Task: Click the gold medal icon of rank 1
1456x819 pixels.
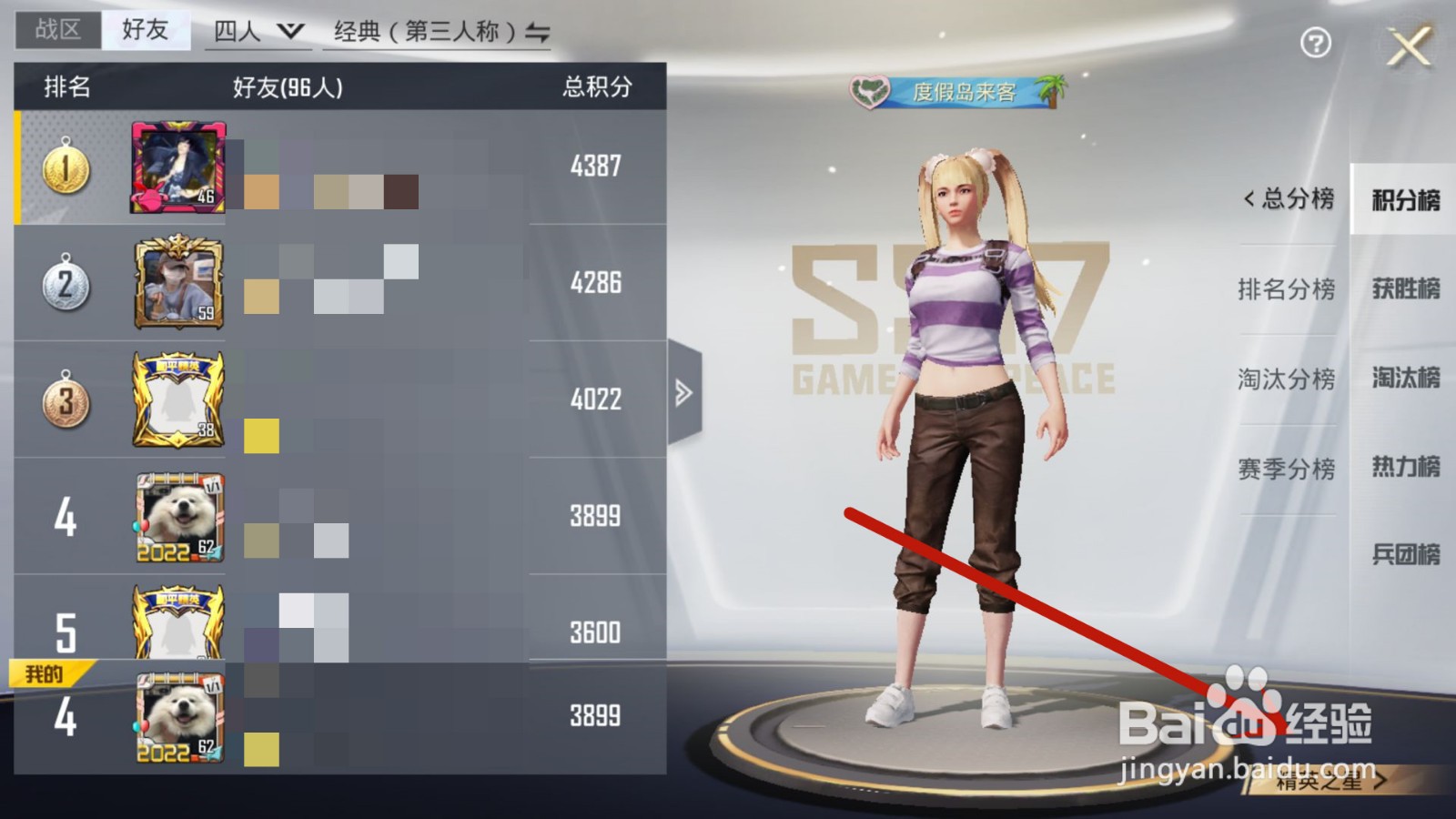Action: (64, 167)
